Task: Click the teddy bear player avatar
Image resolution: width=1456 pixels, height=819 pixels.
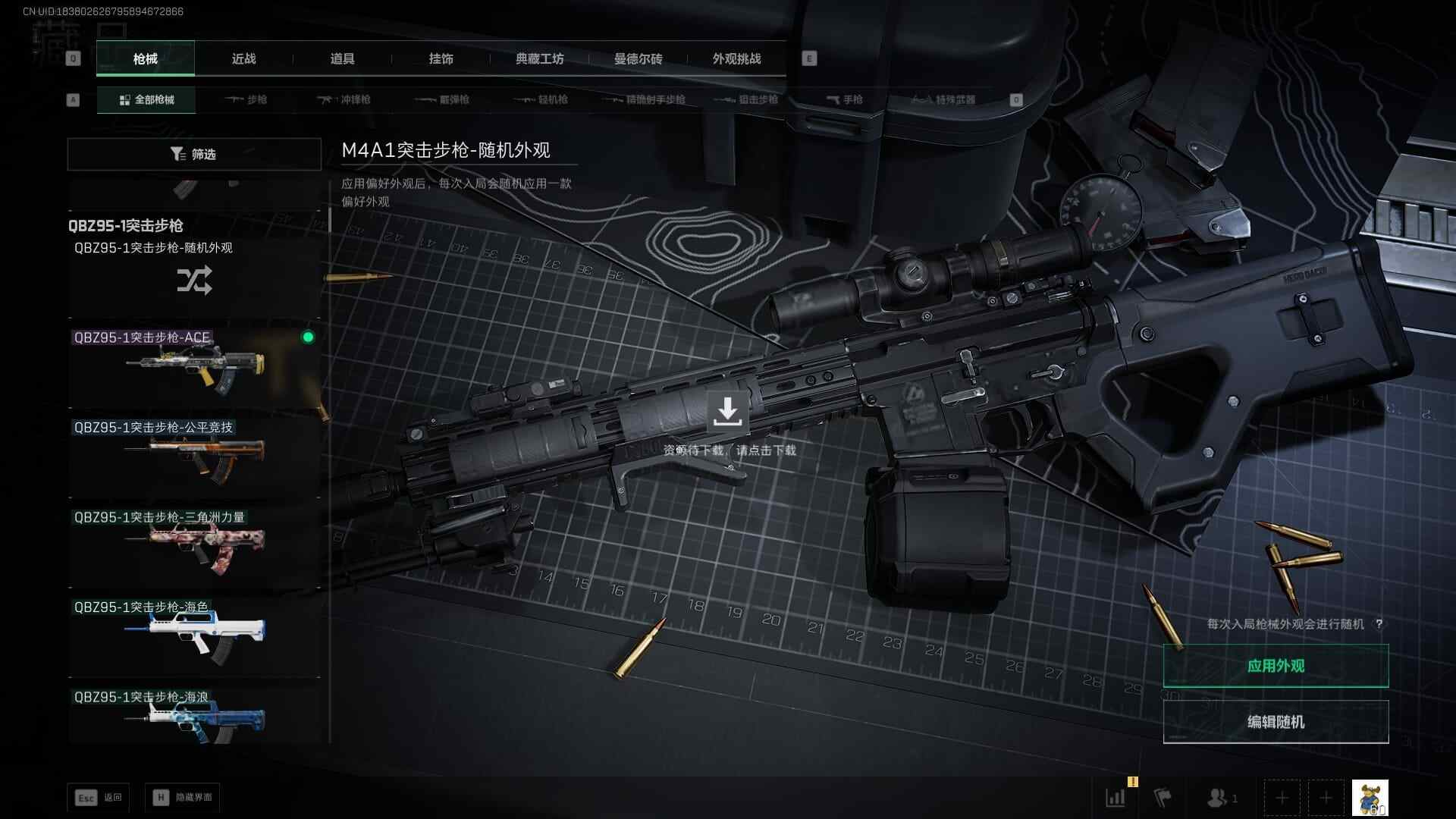Action: [x=1370, y=798]
